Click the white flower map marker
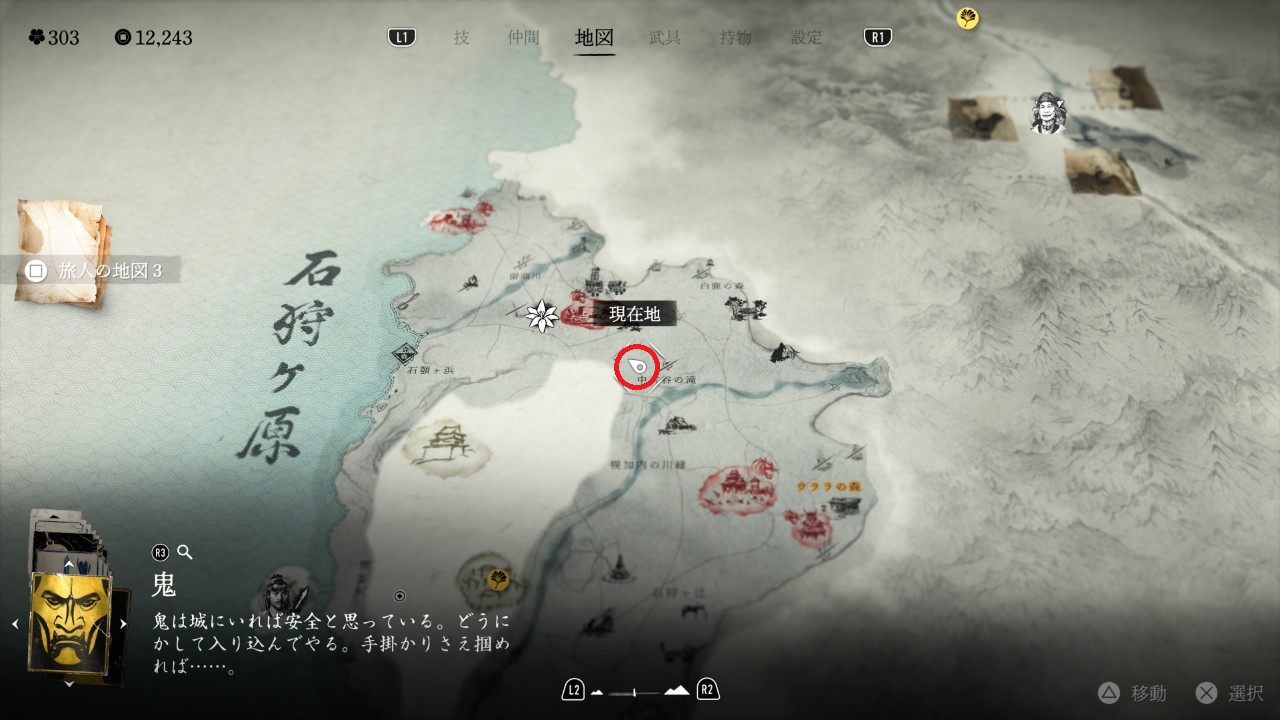The height and width of the screenshot is (720, 1280). pyautogui.click(x=541, y=316)
